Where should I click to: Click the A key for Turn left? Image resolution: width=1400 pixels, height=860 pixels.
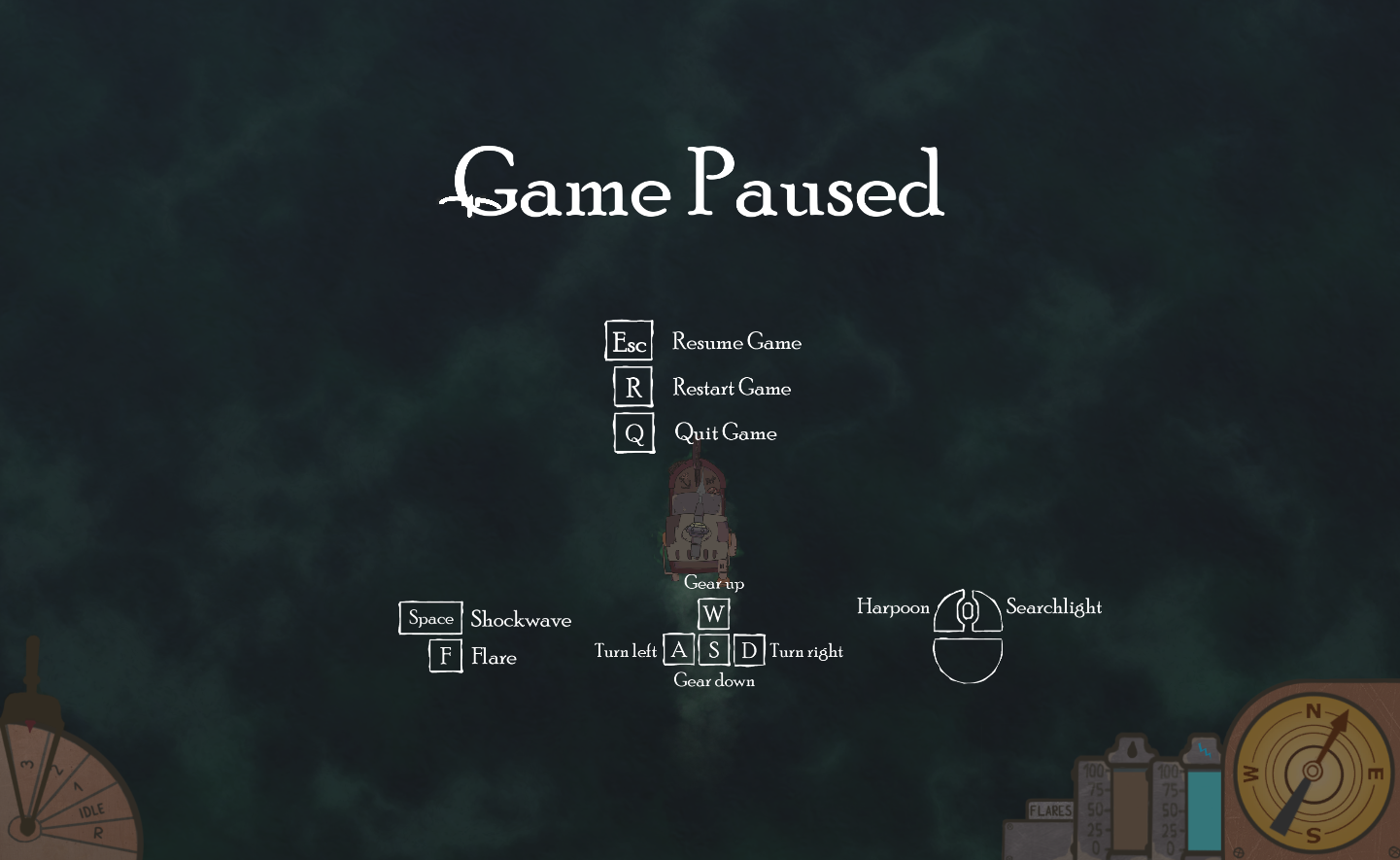[x=679, y=649]
